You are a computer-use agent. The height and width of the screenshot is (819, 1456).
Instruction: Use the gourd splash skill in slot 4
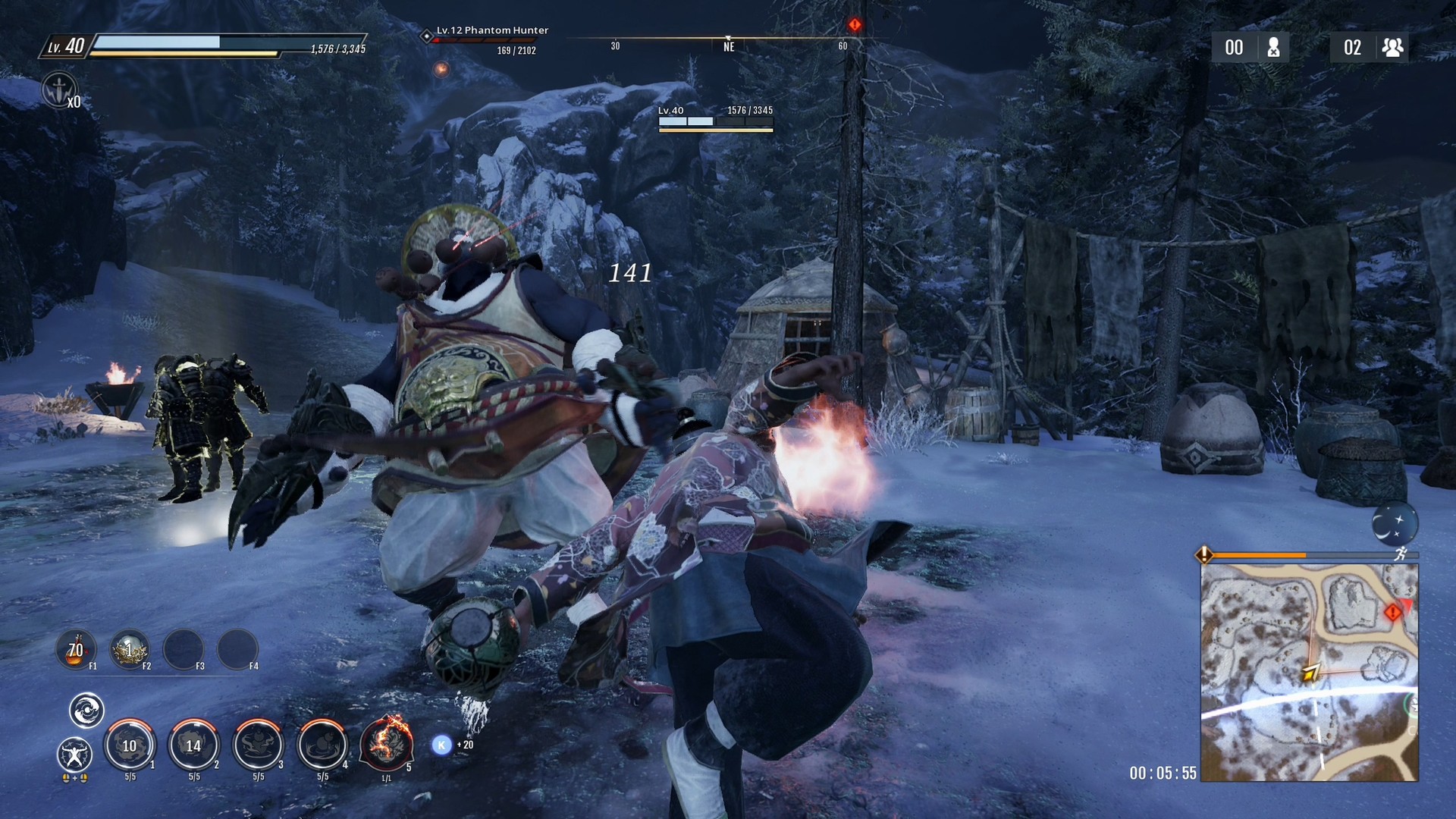click(322, 745)
